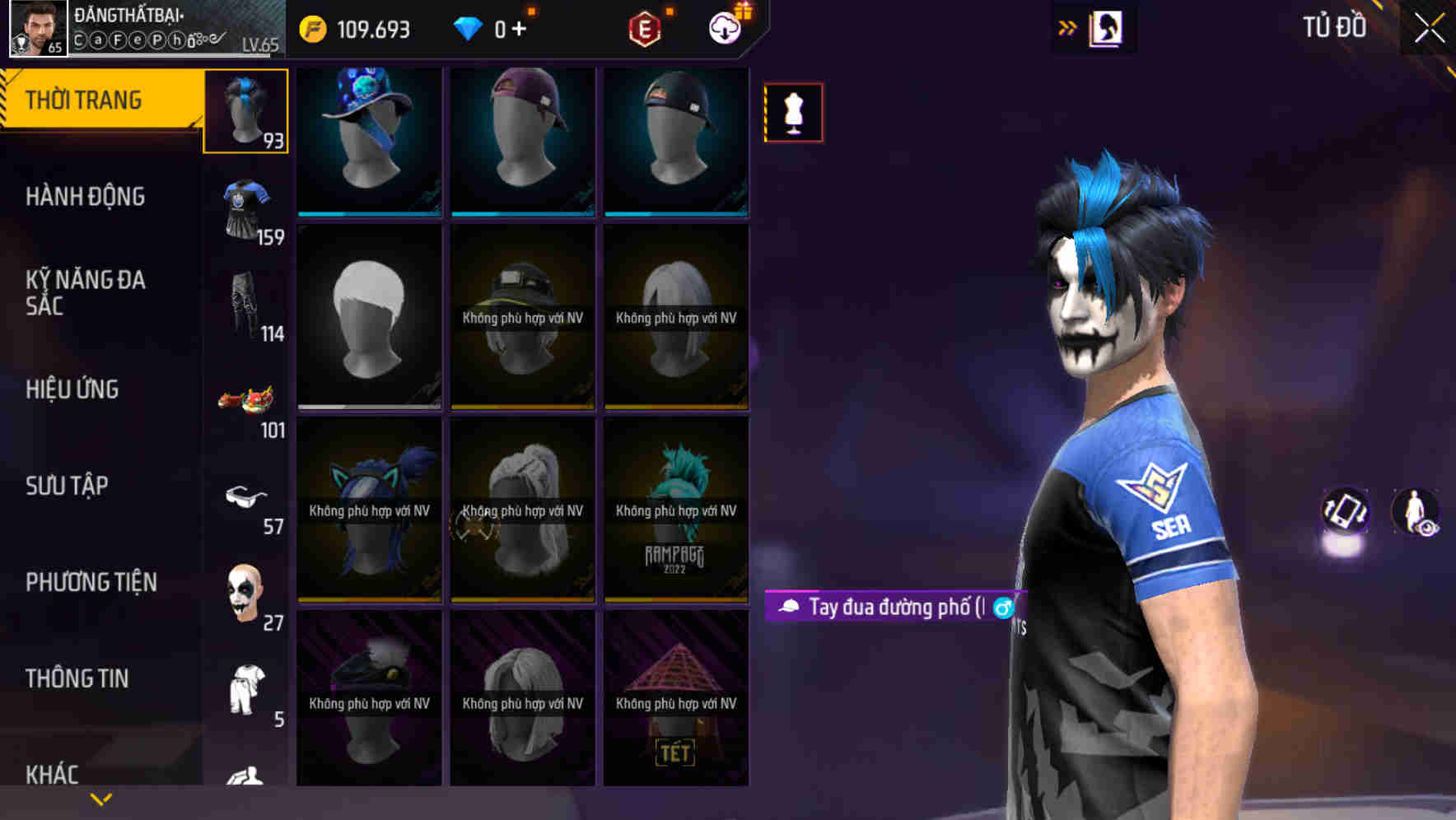Toggle the gender icon in the item name label
The width and height of the screenshot is (1456, 820).
1001,609
